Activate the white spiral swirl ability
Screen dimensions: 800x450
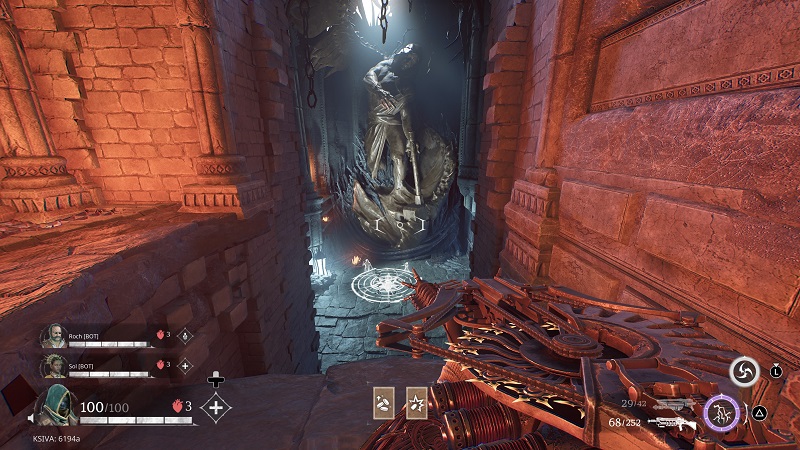743,372
